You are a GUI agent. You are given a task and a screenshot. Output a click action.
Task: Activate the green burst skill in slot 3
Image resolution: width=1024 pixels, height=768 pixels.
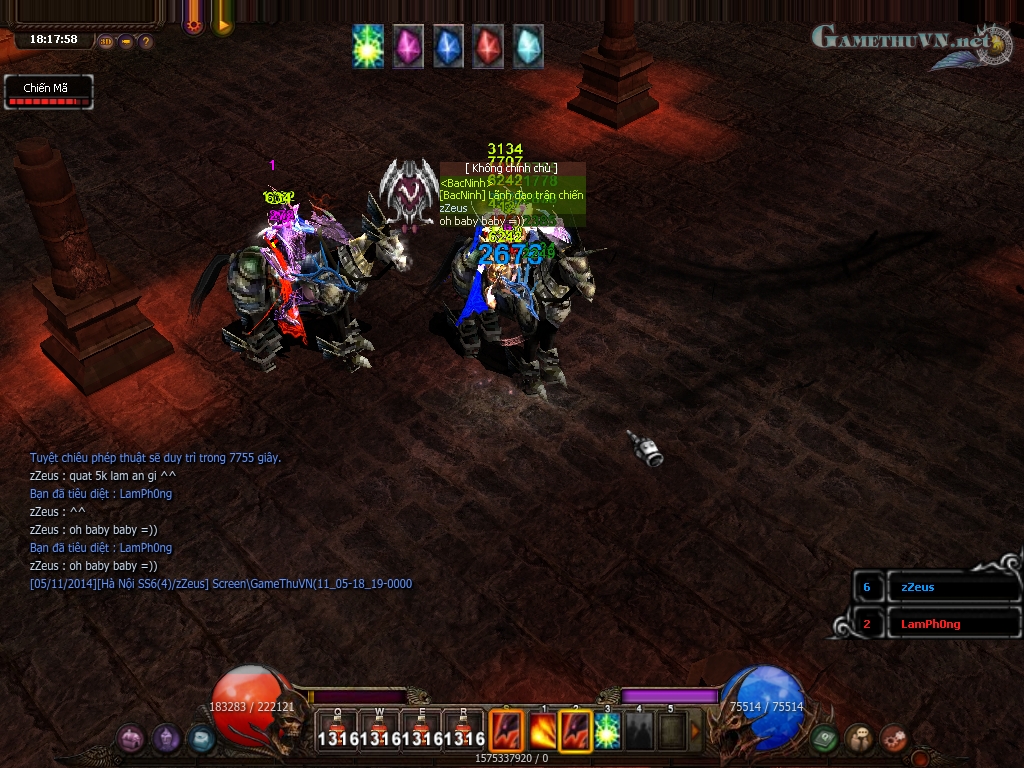click(x=607, y=731)
